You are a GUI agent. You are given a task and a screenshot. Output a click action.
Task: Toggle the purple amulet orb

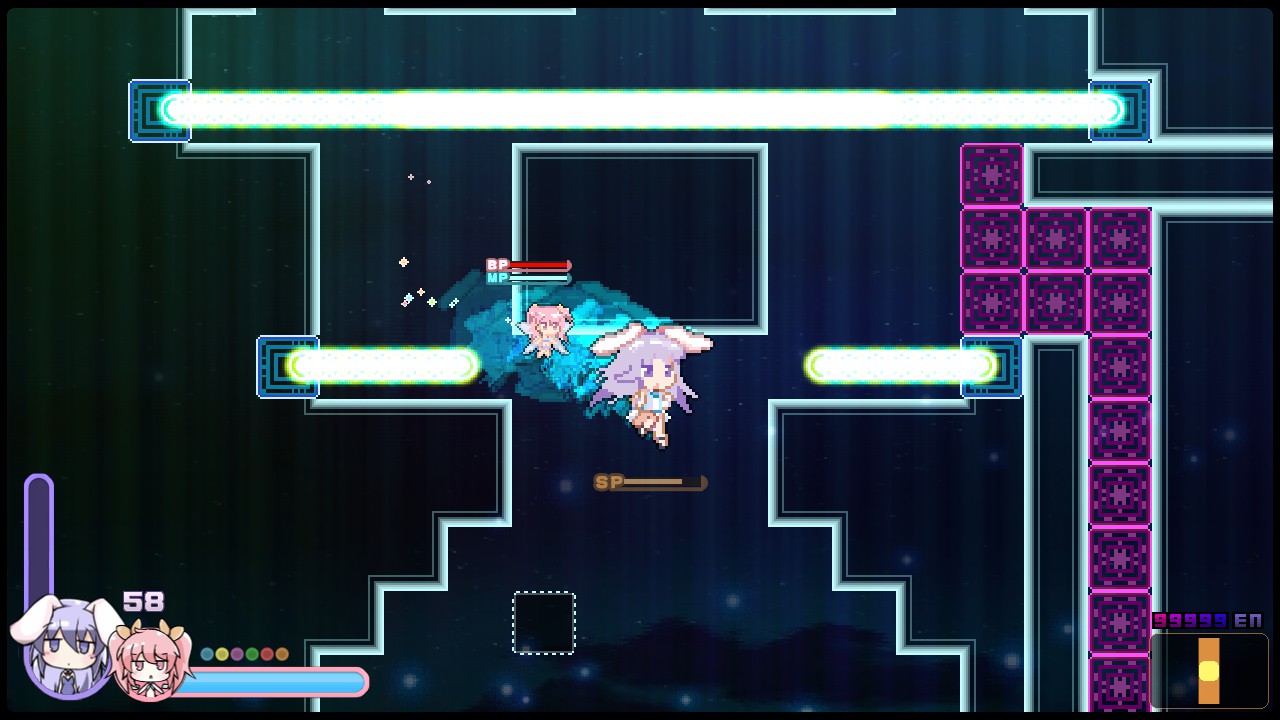pos(237,654)
